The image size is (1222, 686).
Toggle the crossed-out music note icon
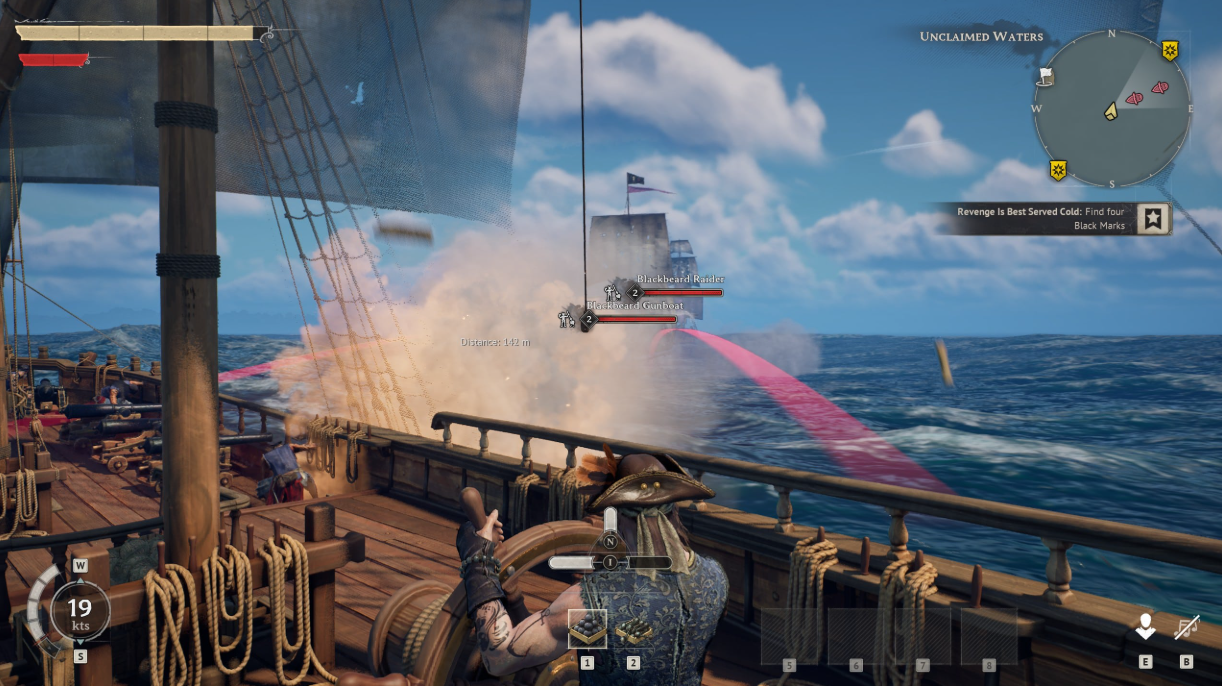pyautogui.click(x=1187, y=628)
